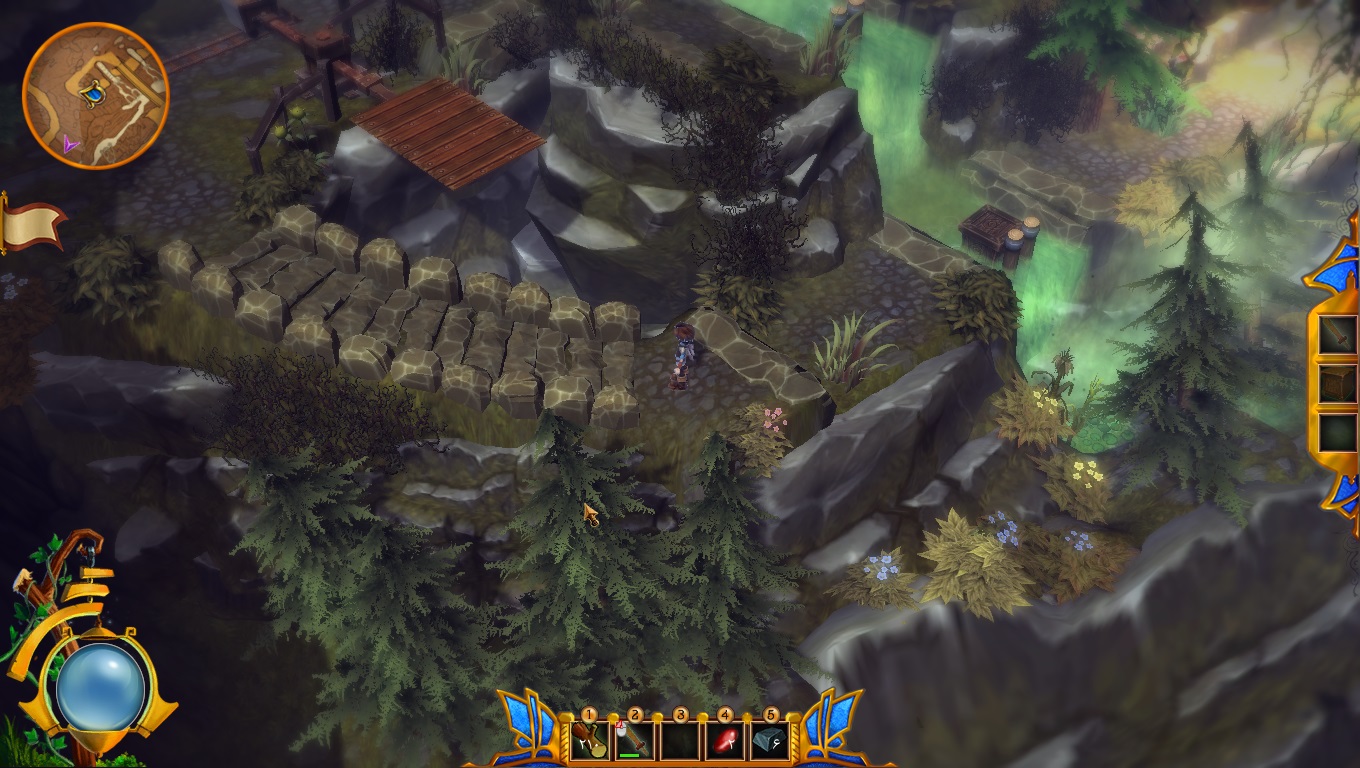The image size is (1360, 768).
Task: Click the blue crystal orb
Action: point(101,686)
